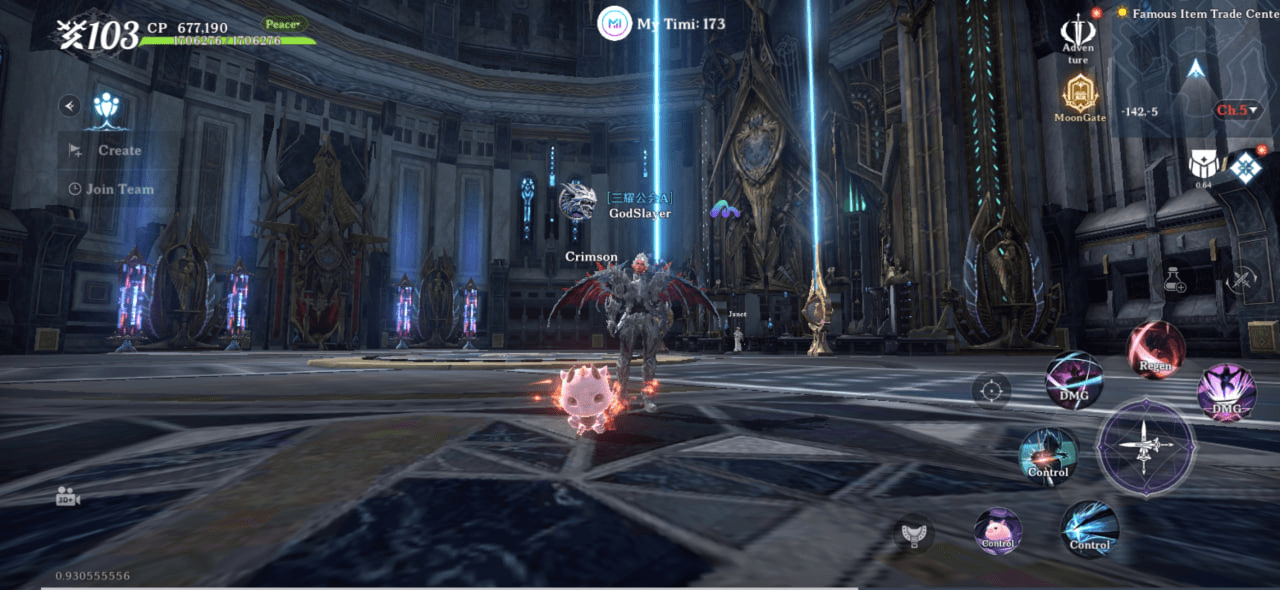Use the pink pet Control skill
This screenshot has height=590, width=1280.
pyautogui.click(x=998, y=531)
